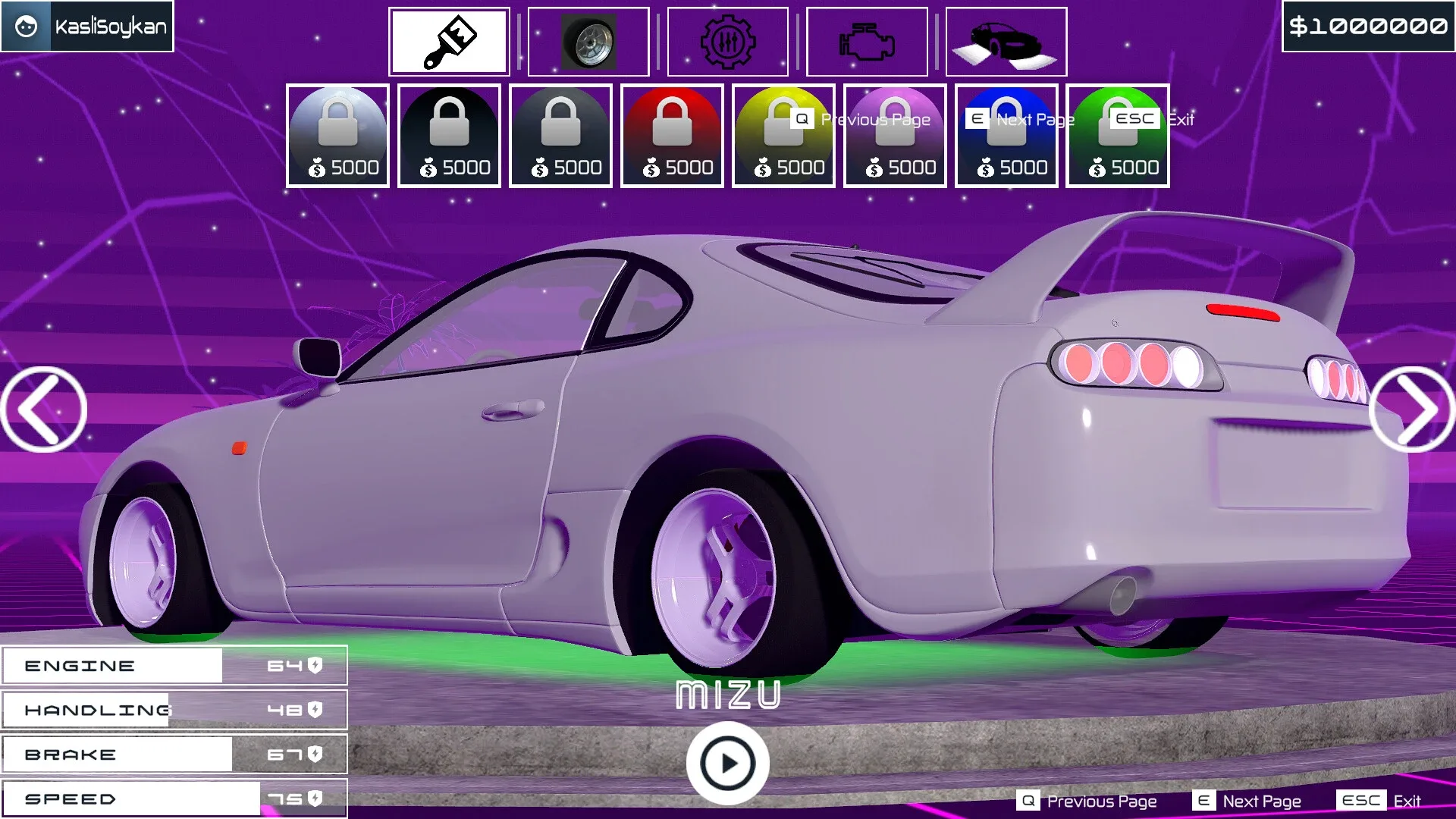Image resolution: width=1456 pixels, height=819 pixels.
Task: Open the tuning gear settings tab
Action: pyautogui.click(x=728, y=41)
